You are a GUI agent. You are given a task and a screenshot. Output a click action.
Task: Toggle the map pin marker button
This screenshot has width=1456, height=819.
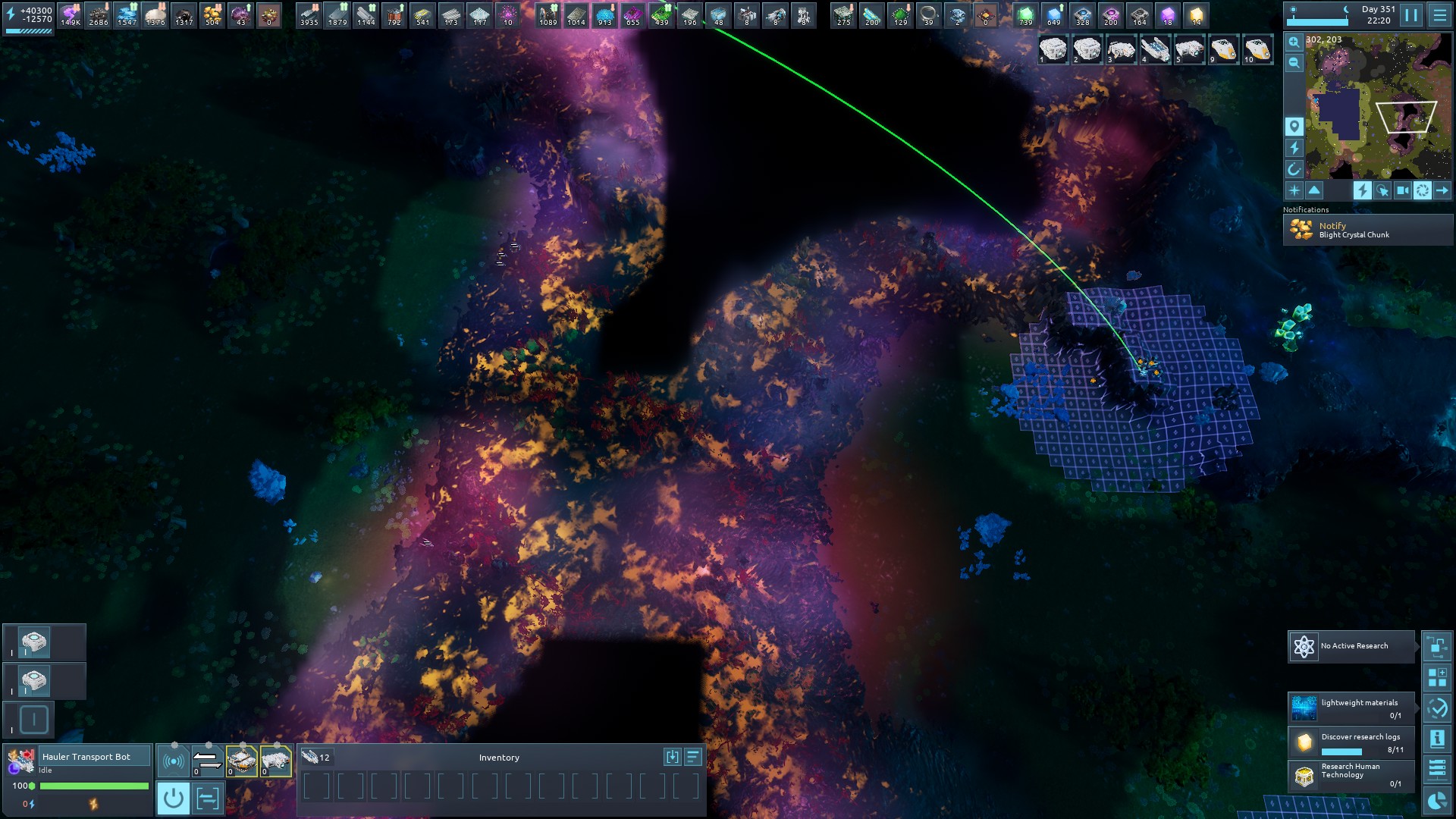1294,126
